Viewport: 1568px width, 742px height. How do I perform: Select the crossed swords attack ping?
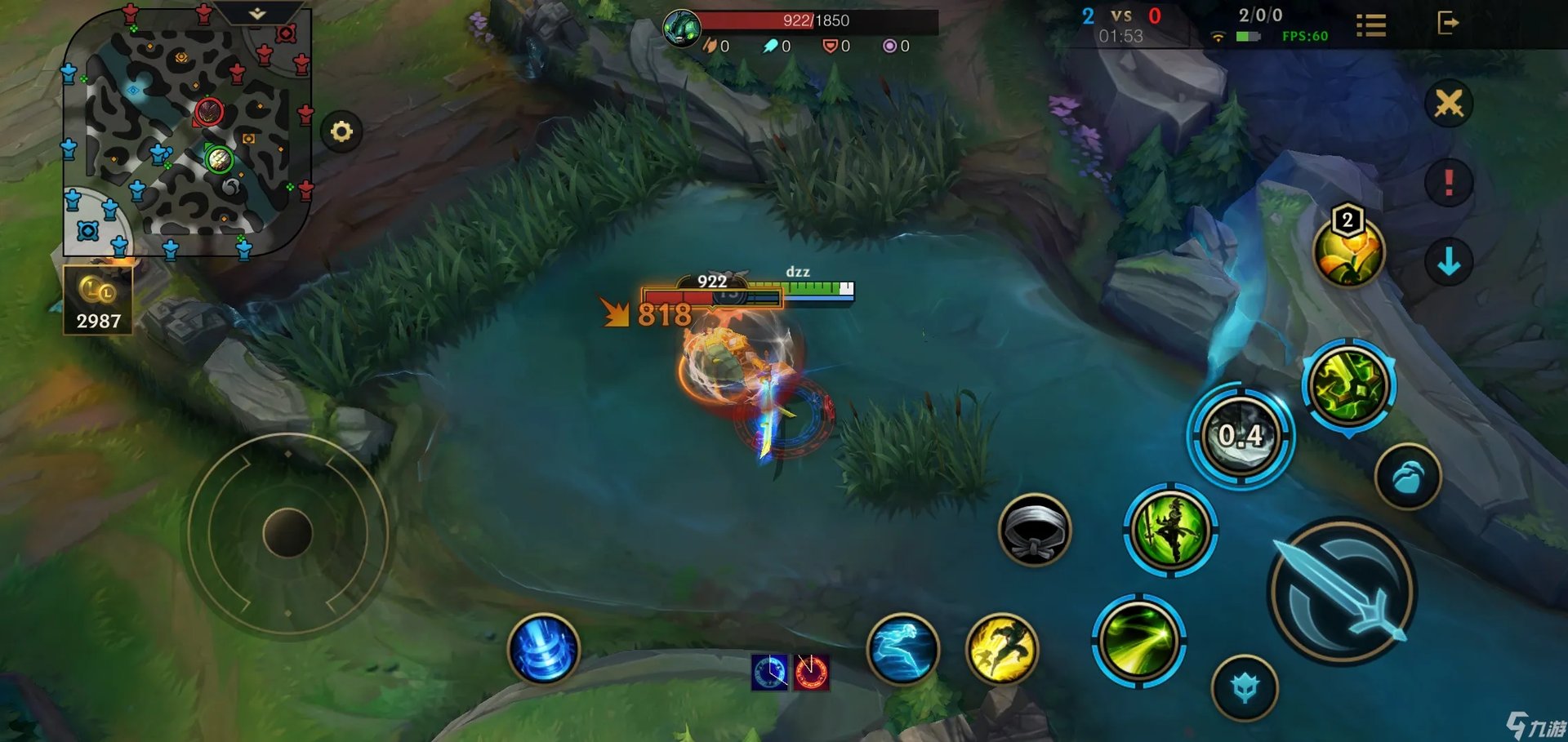coord(1449,104)
